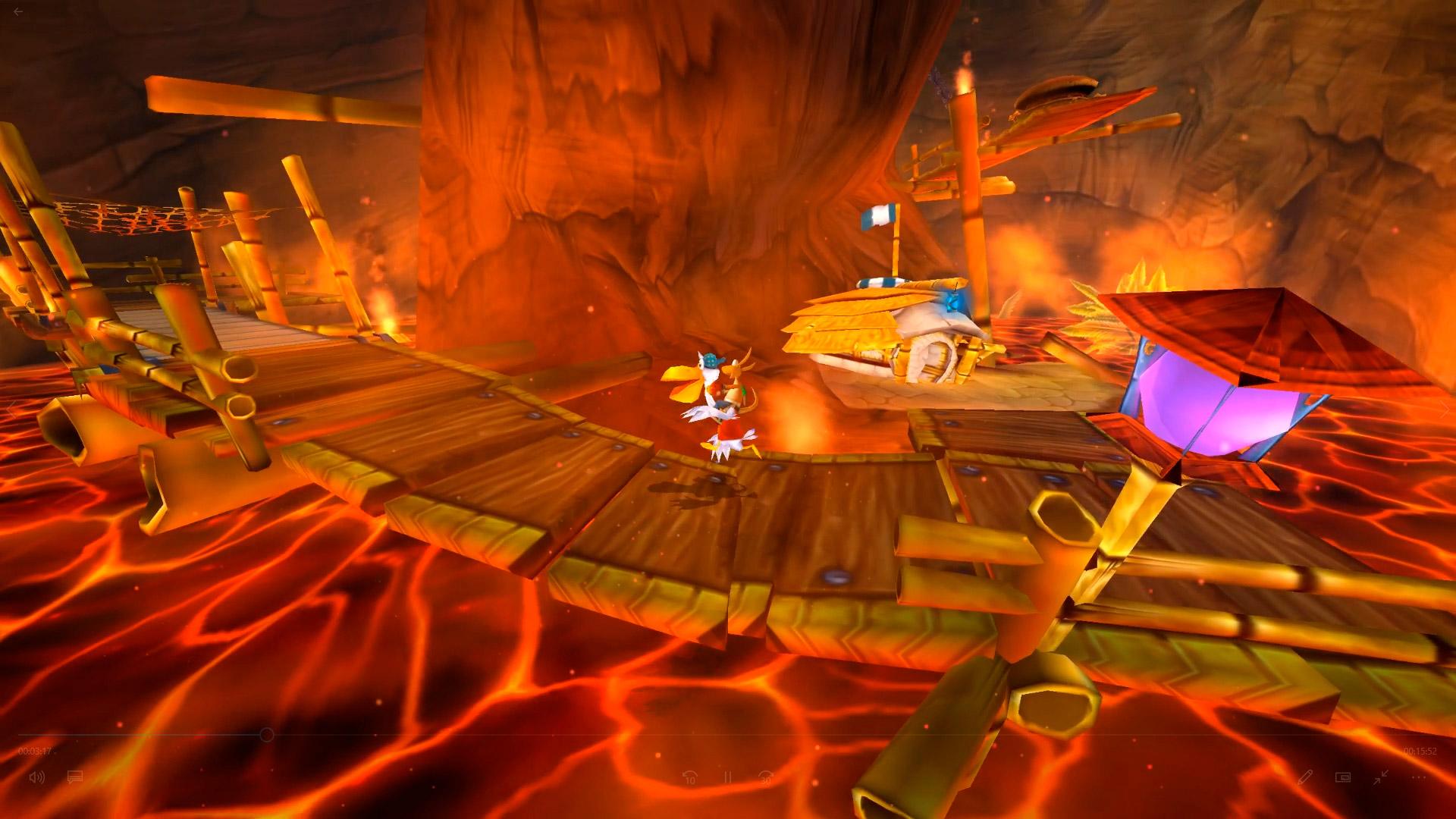Click the back arrow of the video player
The width and height of the screenshot is (1456, 819).
pyautogui.click(x=18, y=12)
